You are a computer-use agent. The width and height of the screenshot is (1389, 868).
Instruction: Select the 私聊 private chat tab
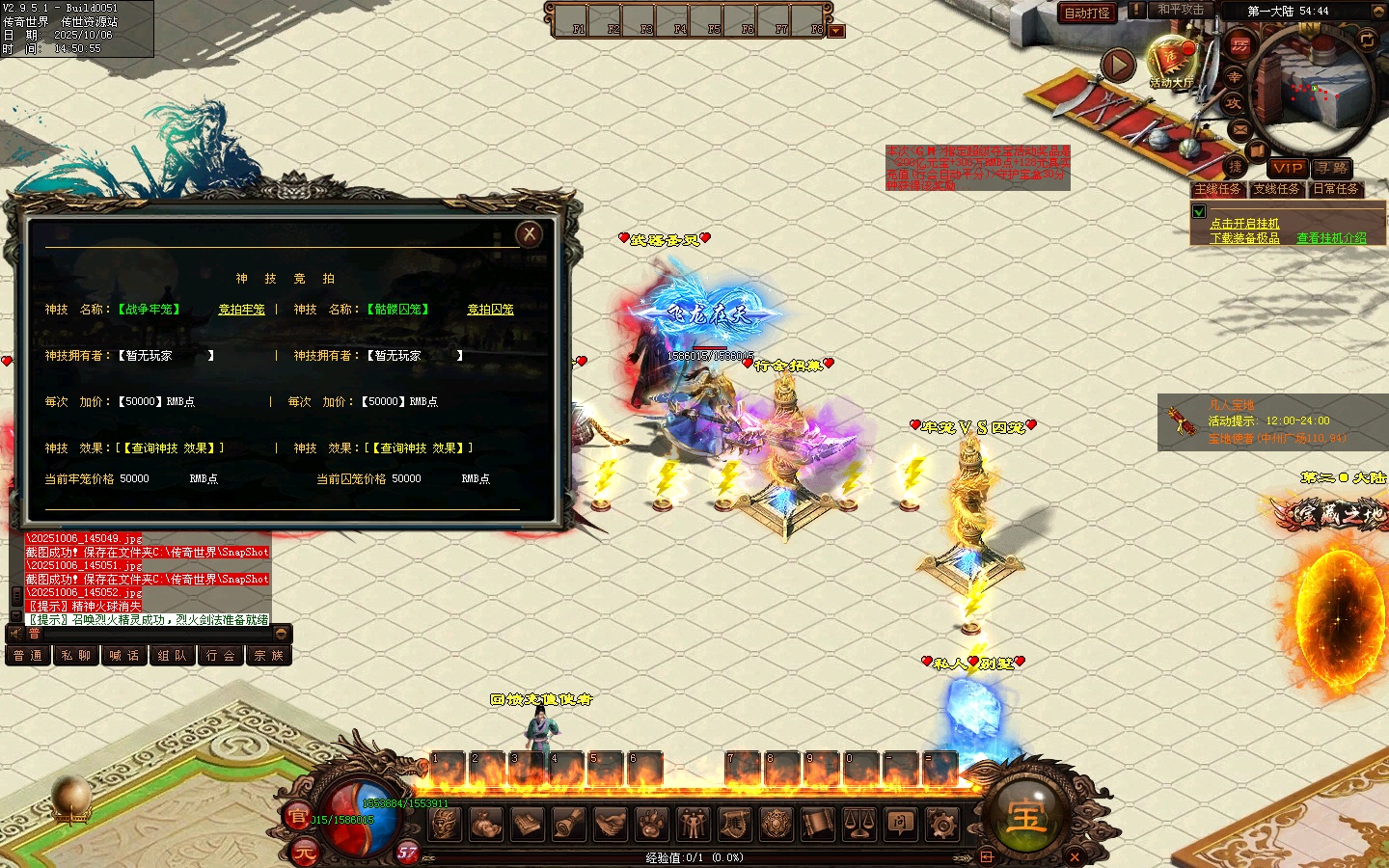(x=75, y=656)
